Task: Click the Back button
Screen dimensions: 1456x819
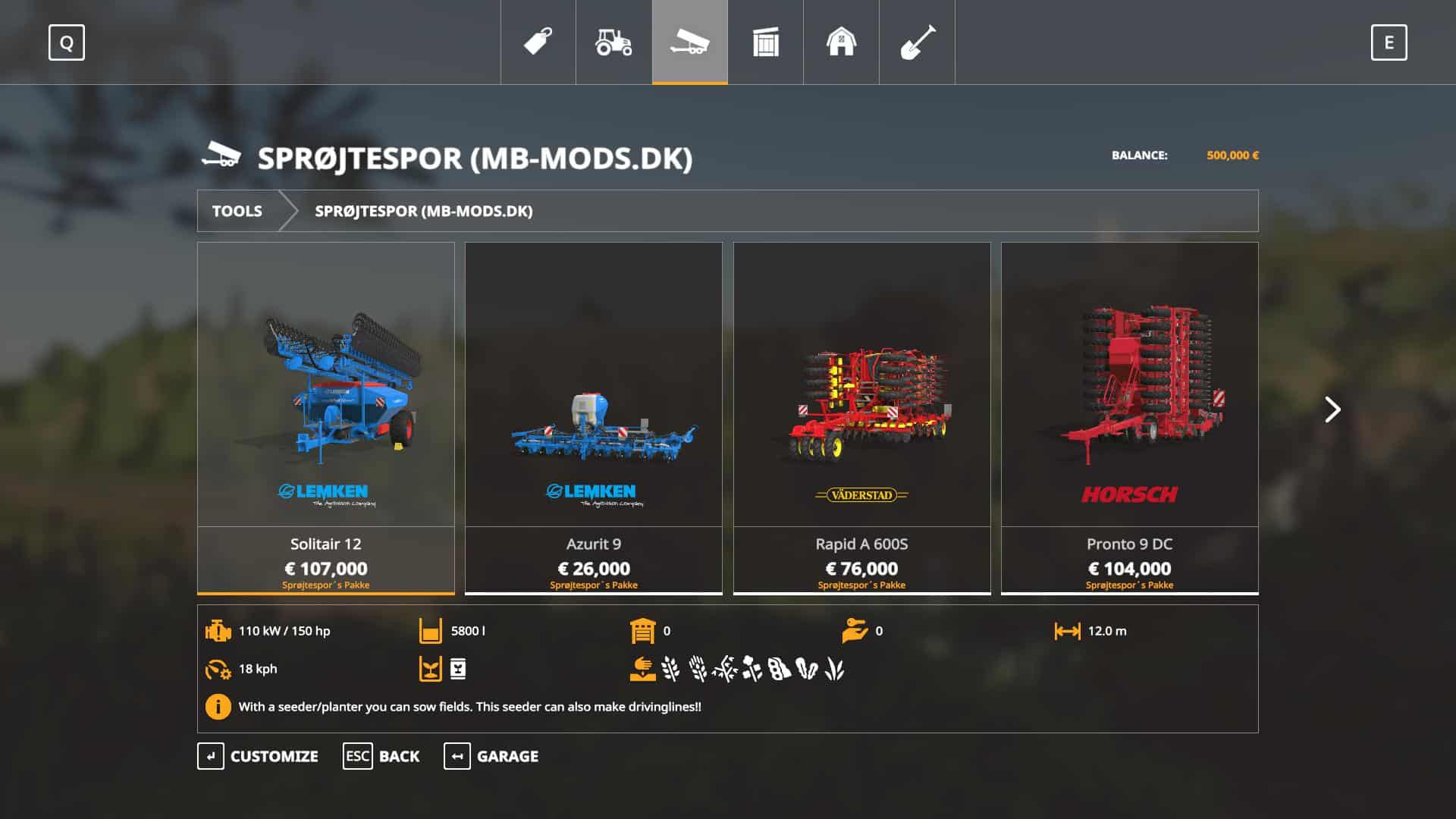Action: (381, 756)
